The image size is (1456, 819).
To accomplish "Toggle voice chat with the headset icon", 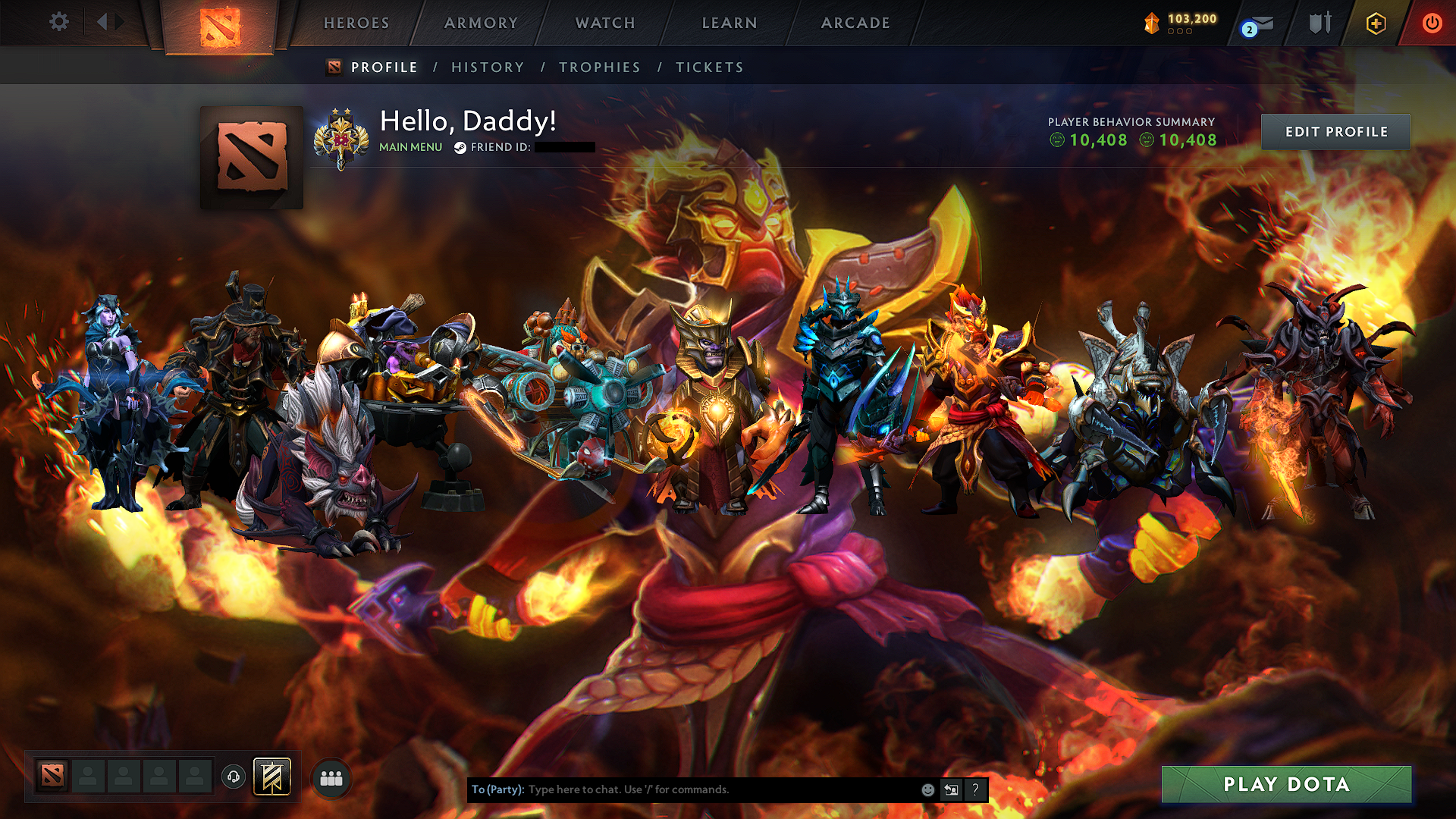I will pos(235,776).
